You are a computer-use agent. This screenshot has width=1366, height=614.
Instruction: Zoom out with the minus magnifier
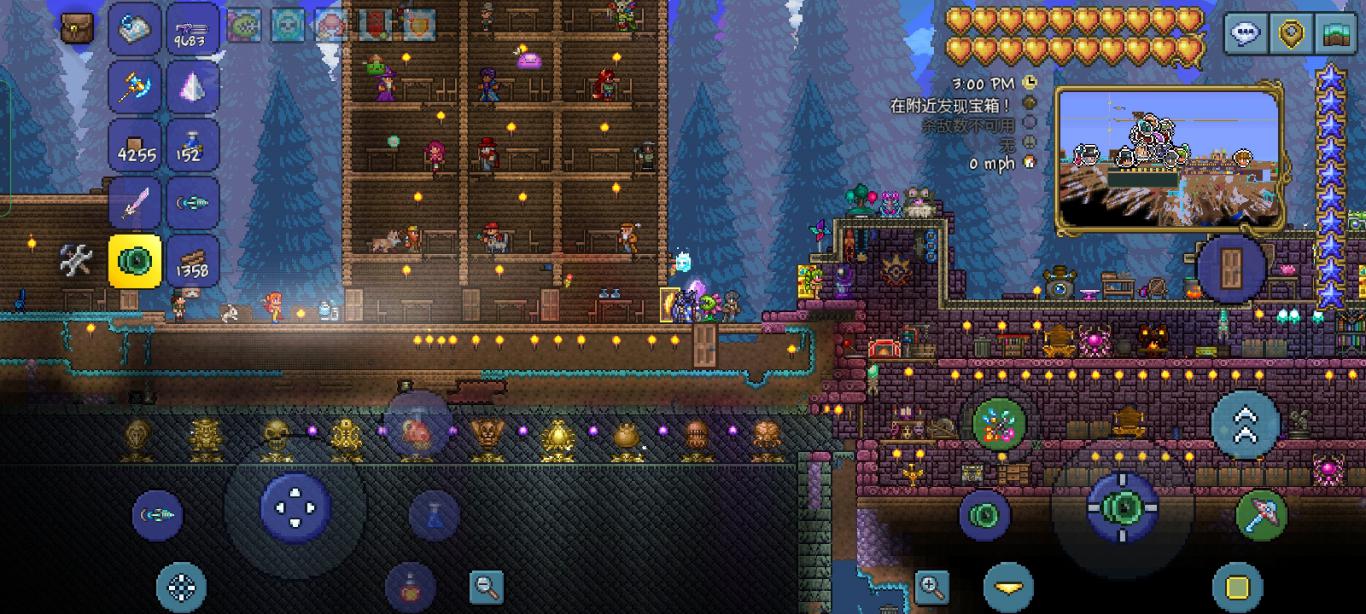[x=486, y=586]
